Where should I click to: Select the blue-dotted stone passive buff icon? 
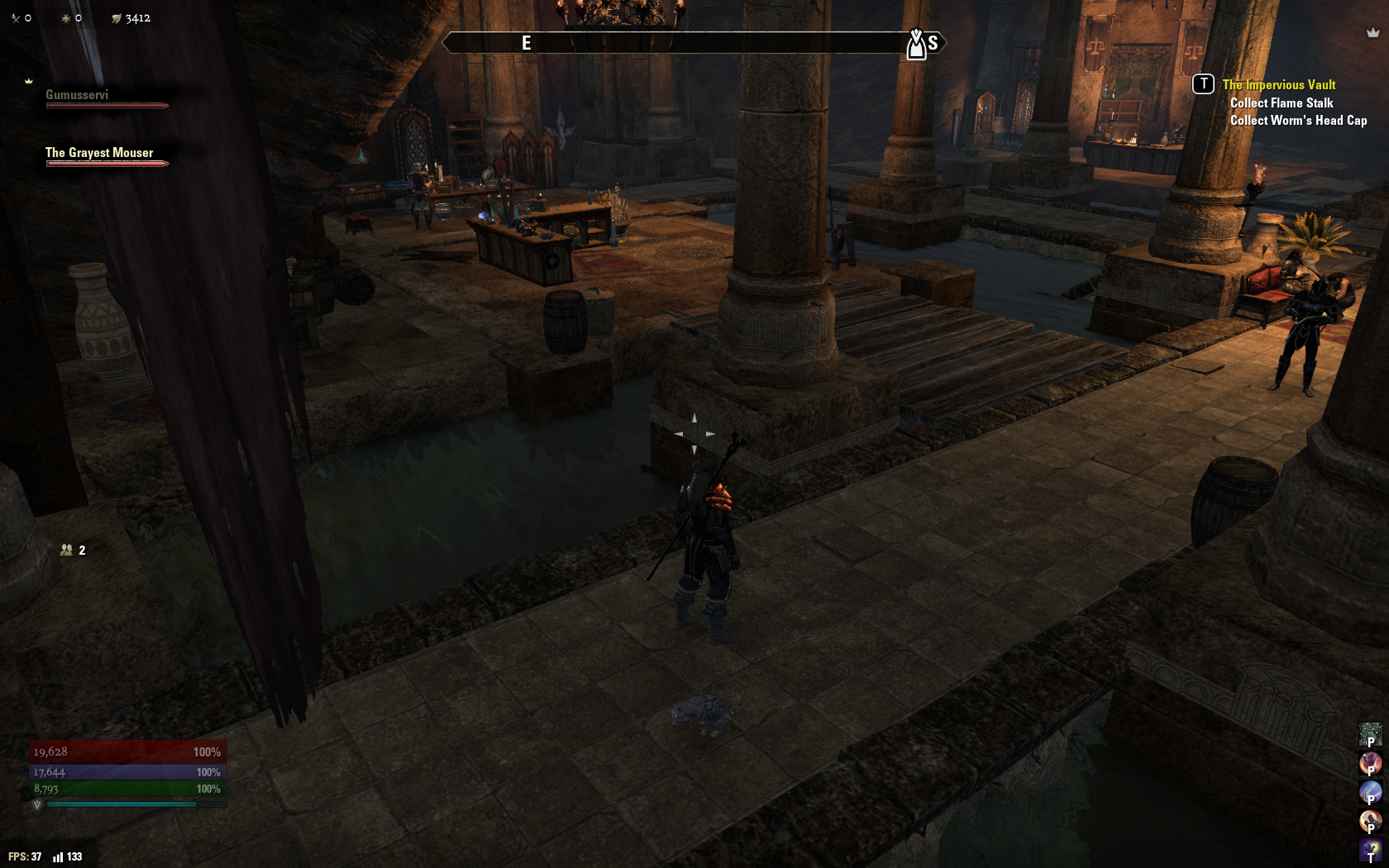(1370, 733)
